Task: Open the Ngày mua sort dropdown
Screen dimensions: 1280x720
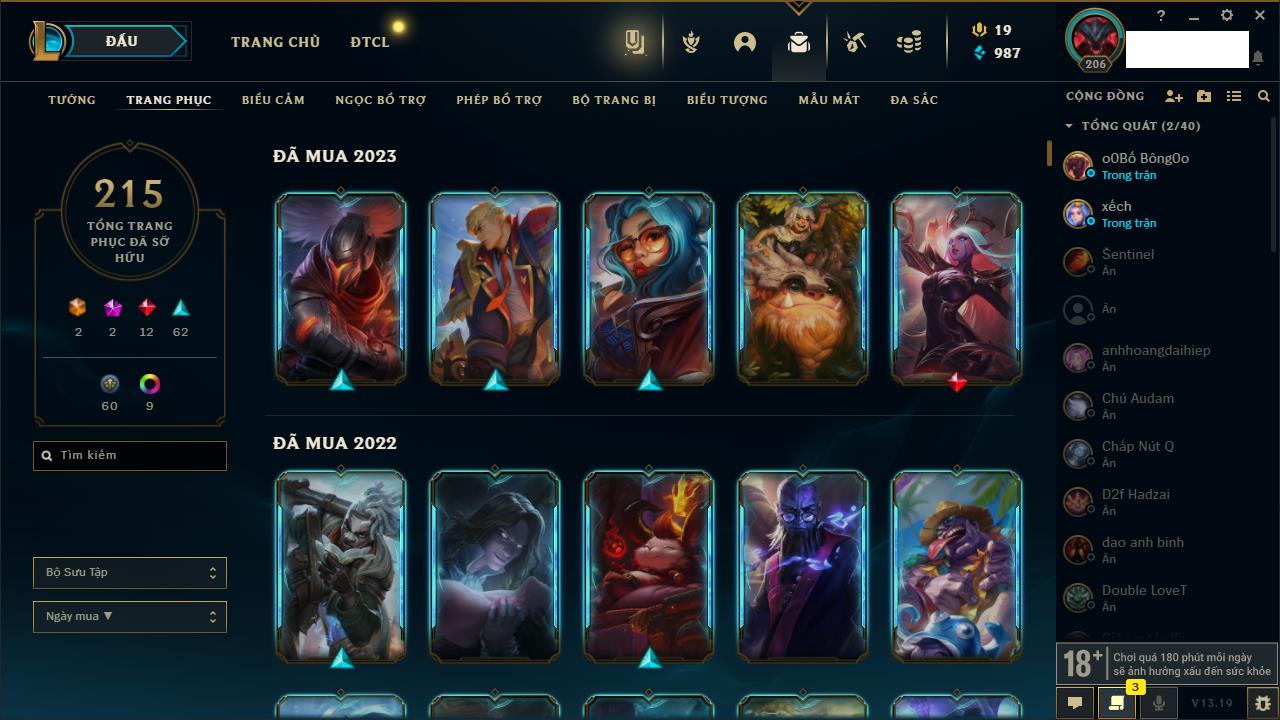Action: (130, 617)
